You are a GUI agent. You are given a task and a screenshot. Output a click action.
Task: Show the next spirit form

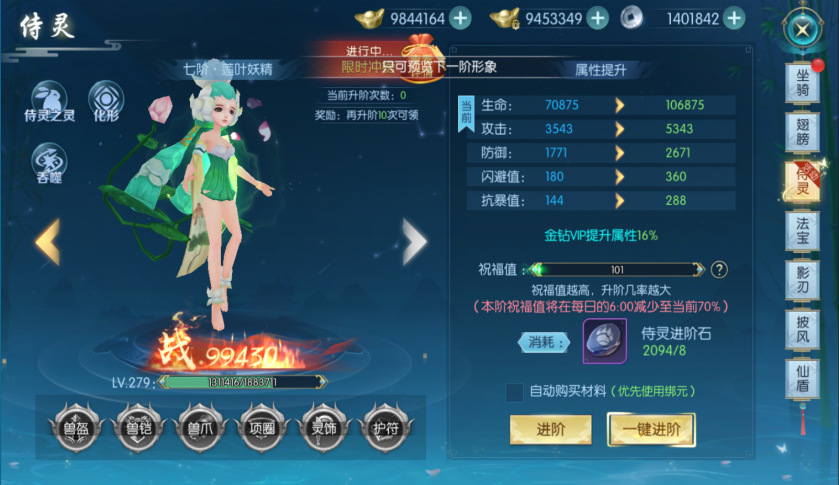pyautogui.click(x=414, y=241)
